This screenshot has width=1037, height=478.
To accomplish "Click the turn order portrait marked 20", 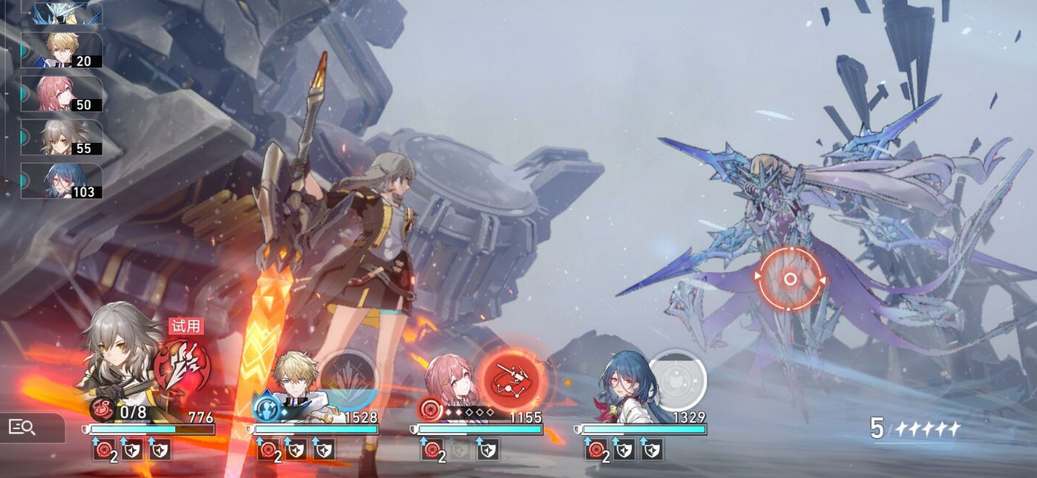I will click(x=62, y=50).
